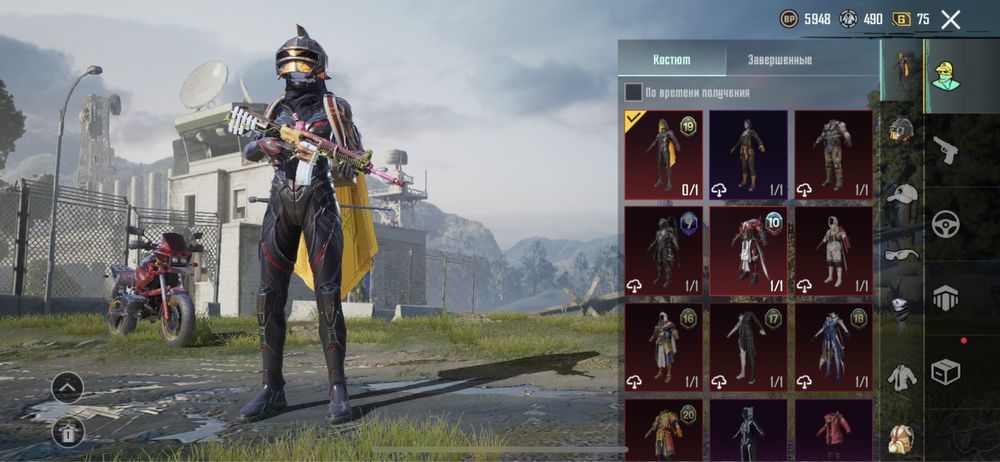Switch to the pistol weapon skins section

pyautogui.click(x=946, y=150)
